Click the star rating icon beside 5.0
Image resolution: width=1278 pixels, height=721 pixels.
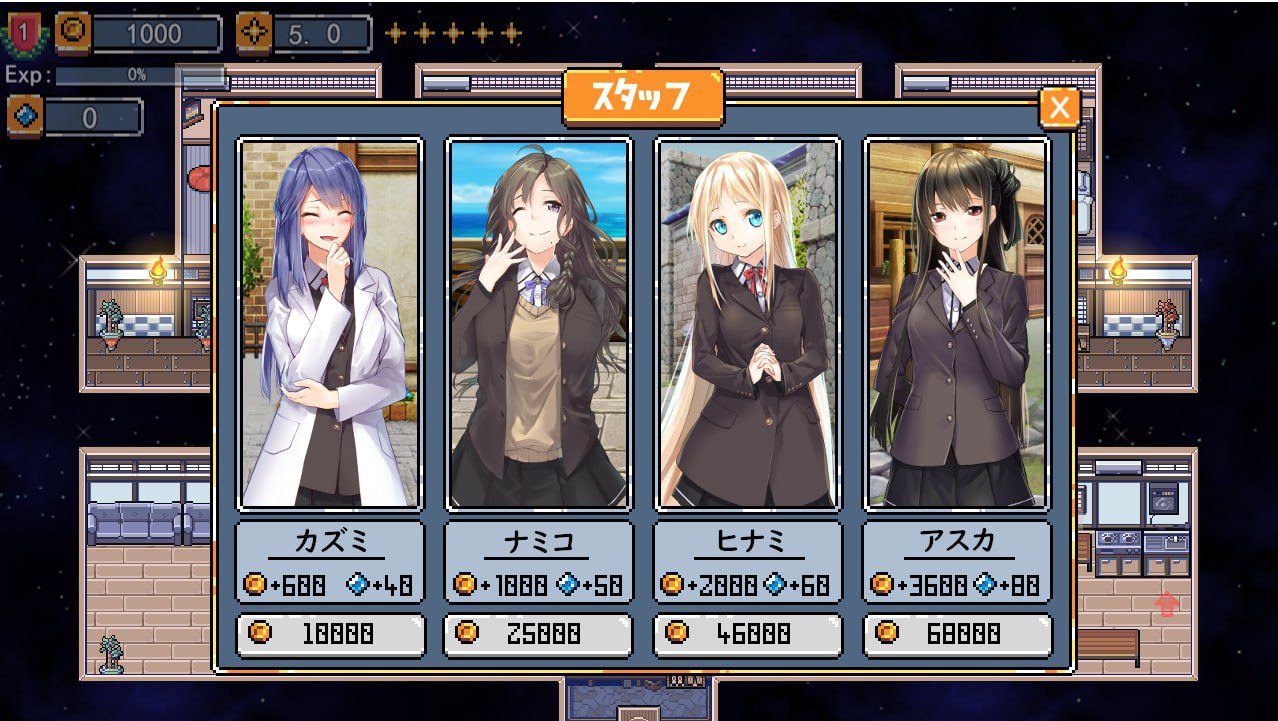click(x=254, y=34)
